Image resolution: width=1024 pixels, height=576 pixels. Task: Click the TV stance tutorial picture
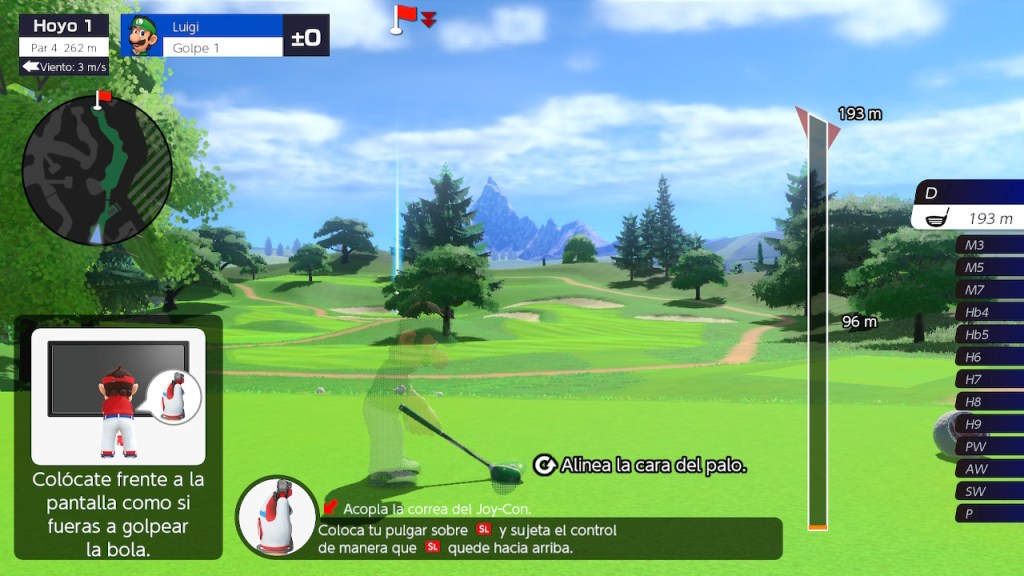tap(119, 396)
